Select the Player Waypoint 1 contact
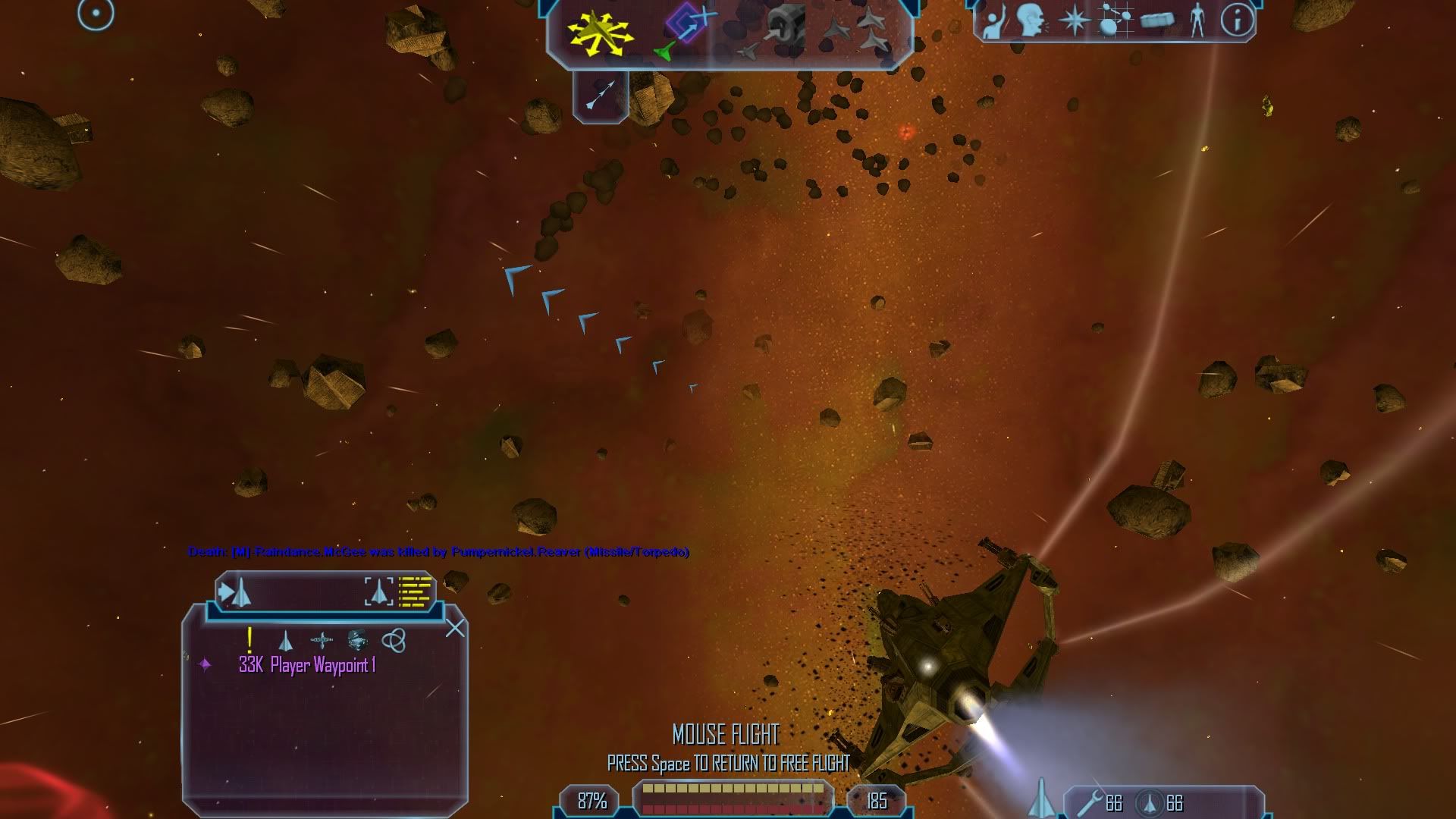The width and height of the screenshot is (1456, 819). pyautogui.click(x=307, y=666)
